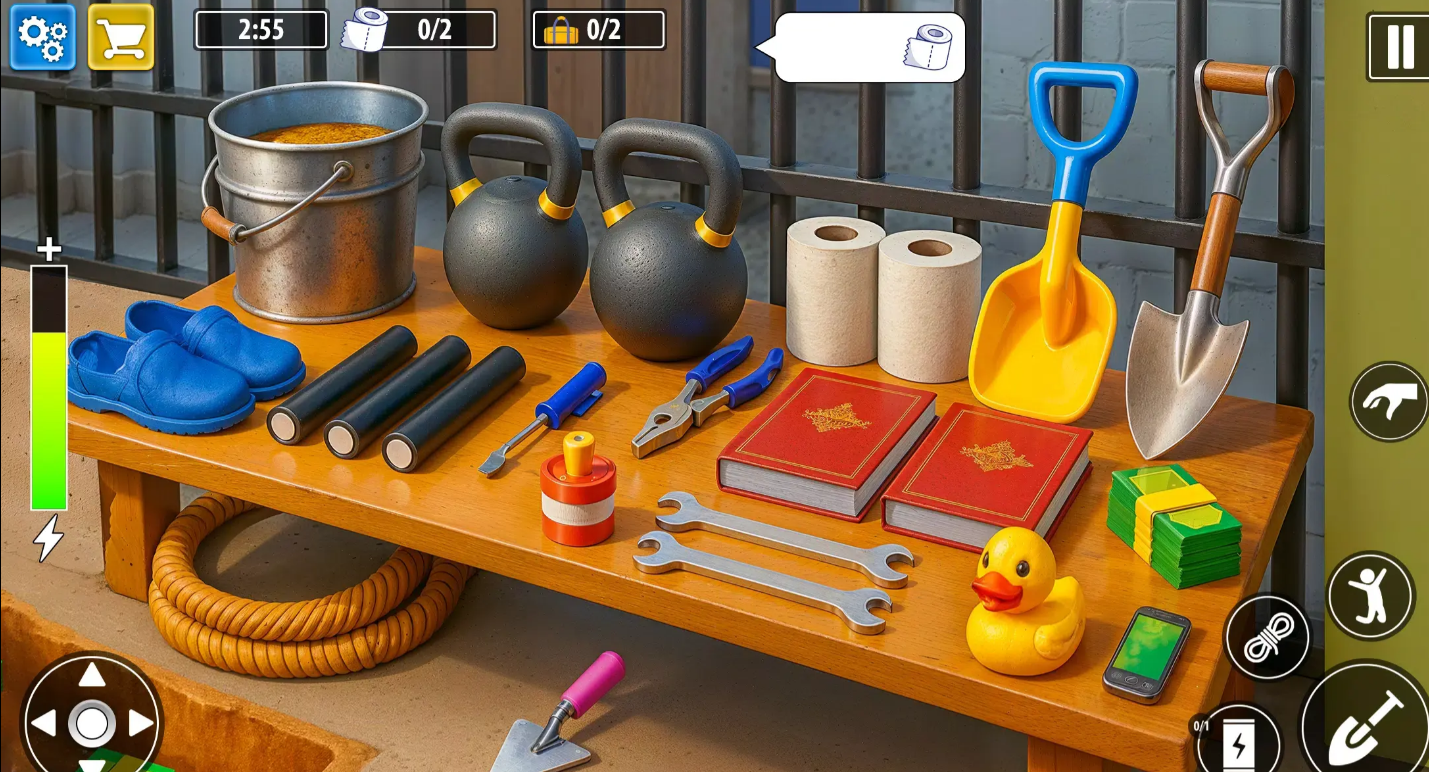Tap the left arrow on the movement pad

pos(44,723)
